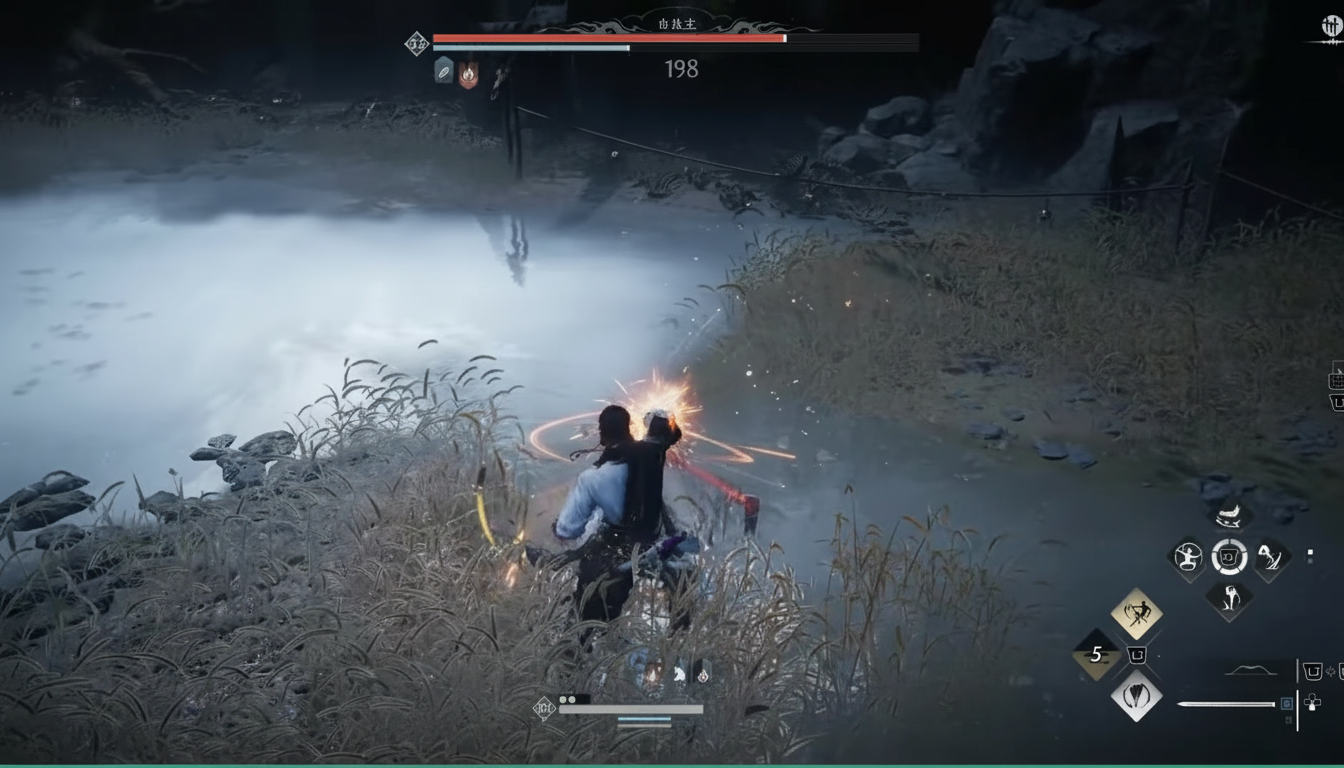The height and width of the screenshot is (768, 1344).
Task: Click the central circular dial icon in the weapon wheel
Action: (x=1230, y=558)
